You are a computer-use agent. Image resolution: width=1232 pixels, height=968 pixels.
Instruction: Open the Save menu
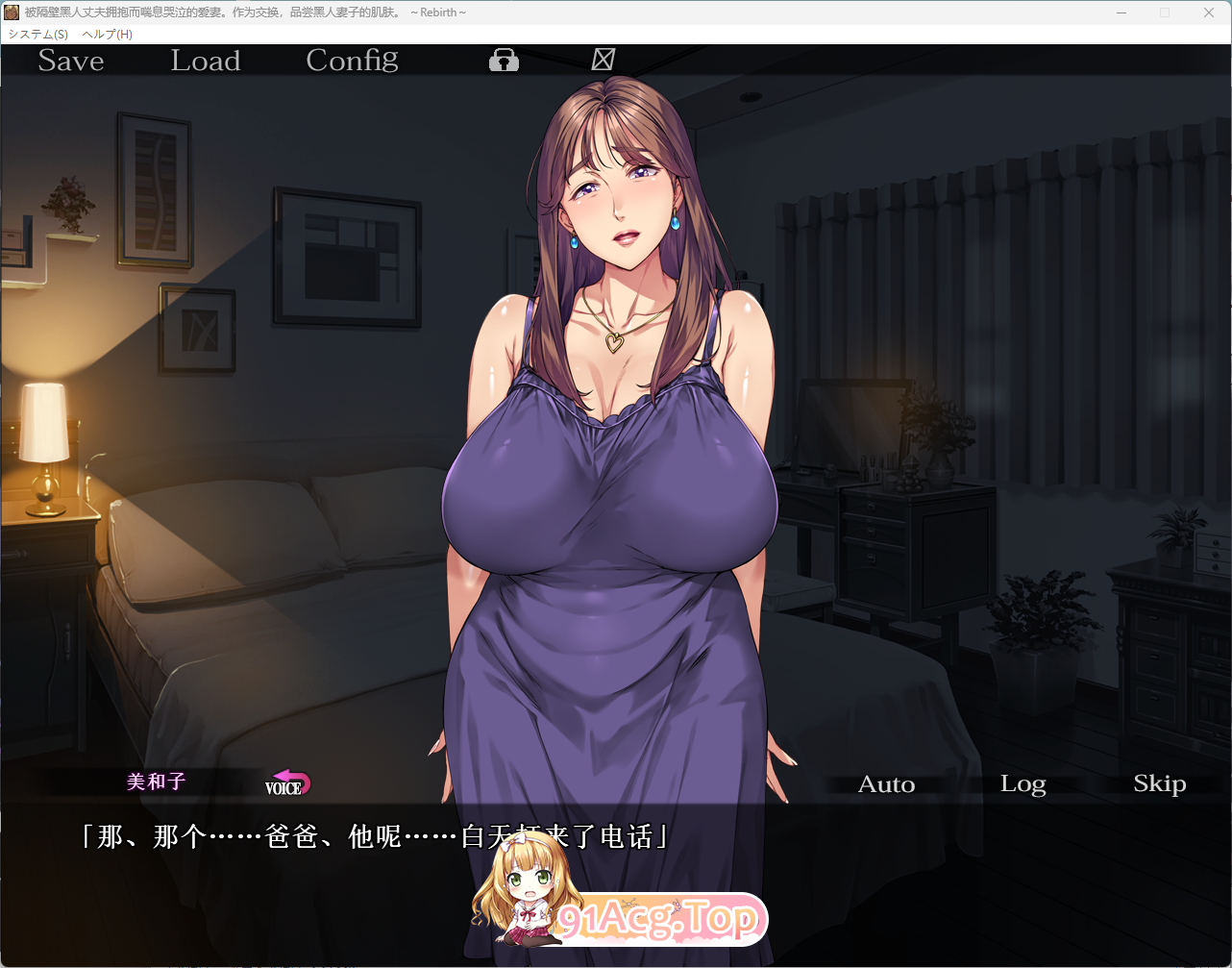pos(71,61)
